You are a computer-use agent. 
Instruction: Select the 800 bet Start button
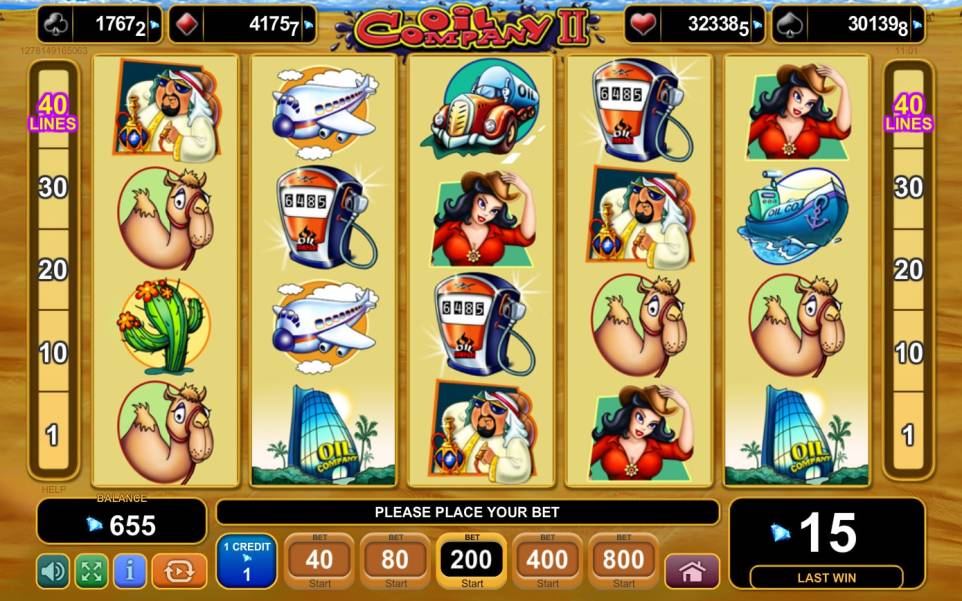(623, 562)
